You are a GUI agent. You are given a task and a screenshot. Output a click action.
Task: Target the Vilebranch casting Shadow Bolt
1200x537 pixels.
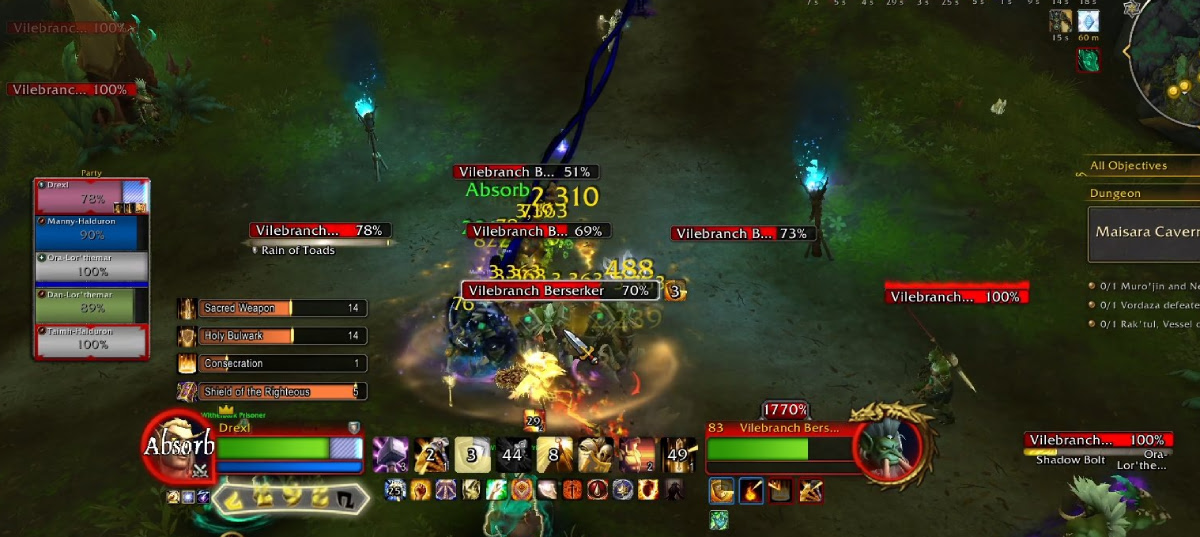pyautogui.click(x=1097, y=441)
